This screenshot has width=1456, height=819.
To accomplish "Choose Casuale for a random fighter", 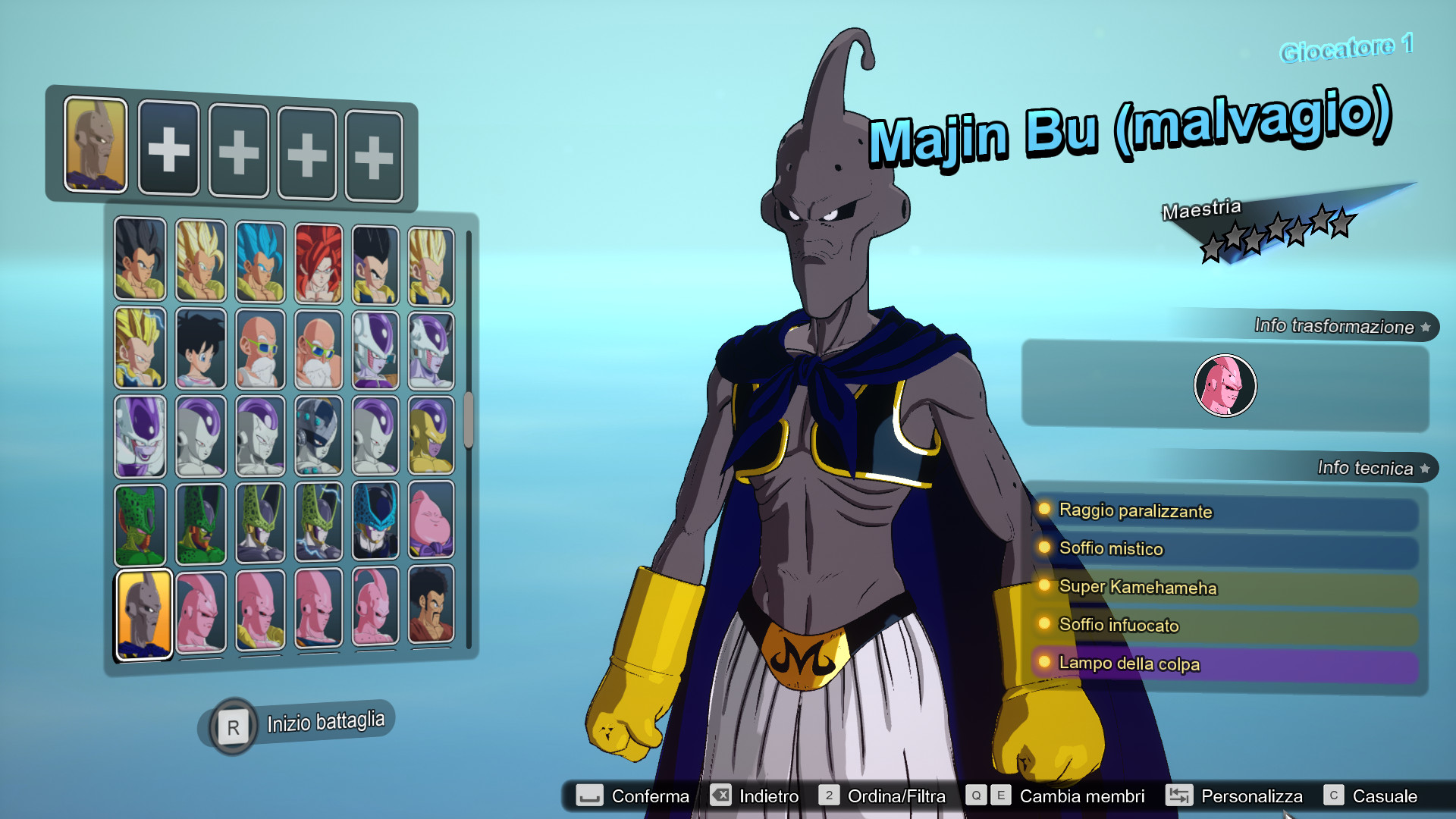I will 1387,797.
